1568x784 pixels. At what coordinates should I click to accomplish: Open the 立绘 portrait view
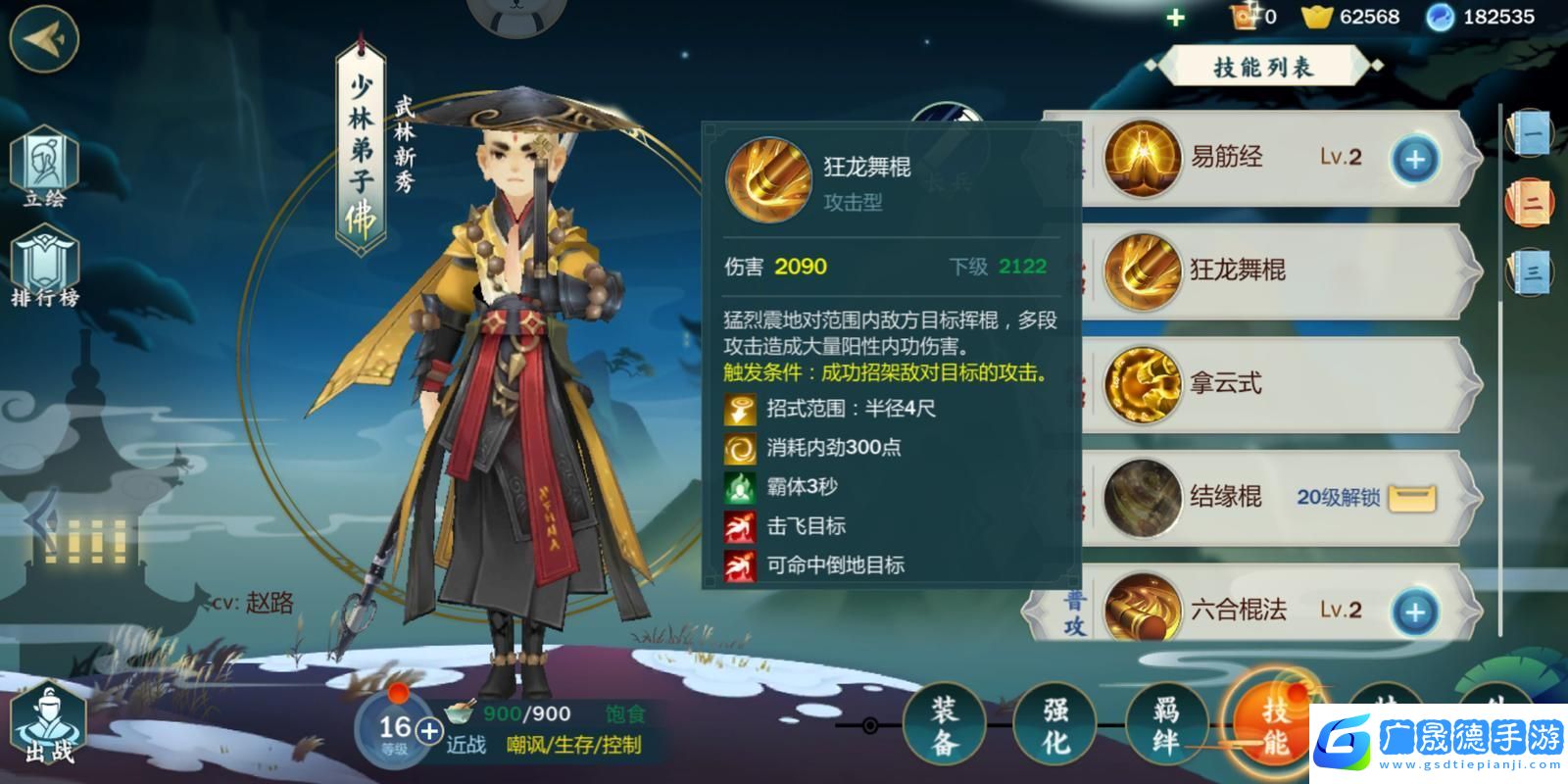coord(45,167)
